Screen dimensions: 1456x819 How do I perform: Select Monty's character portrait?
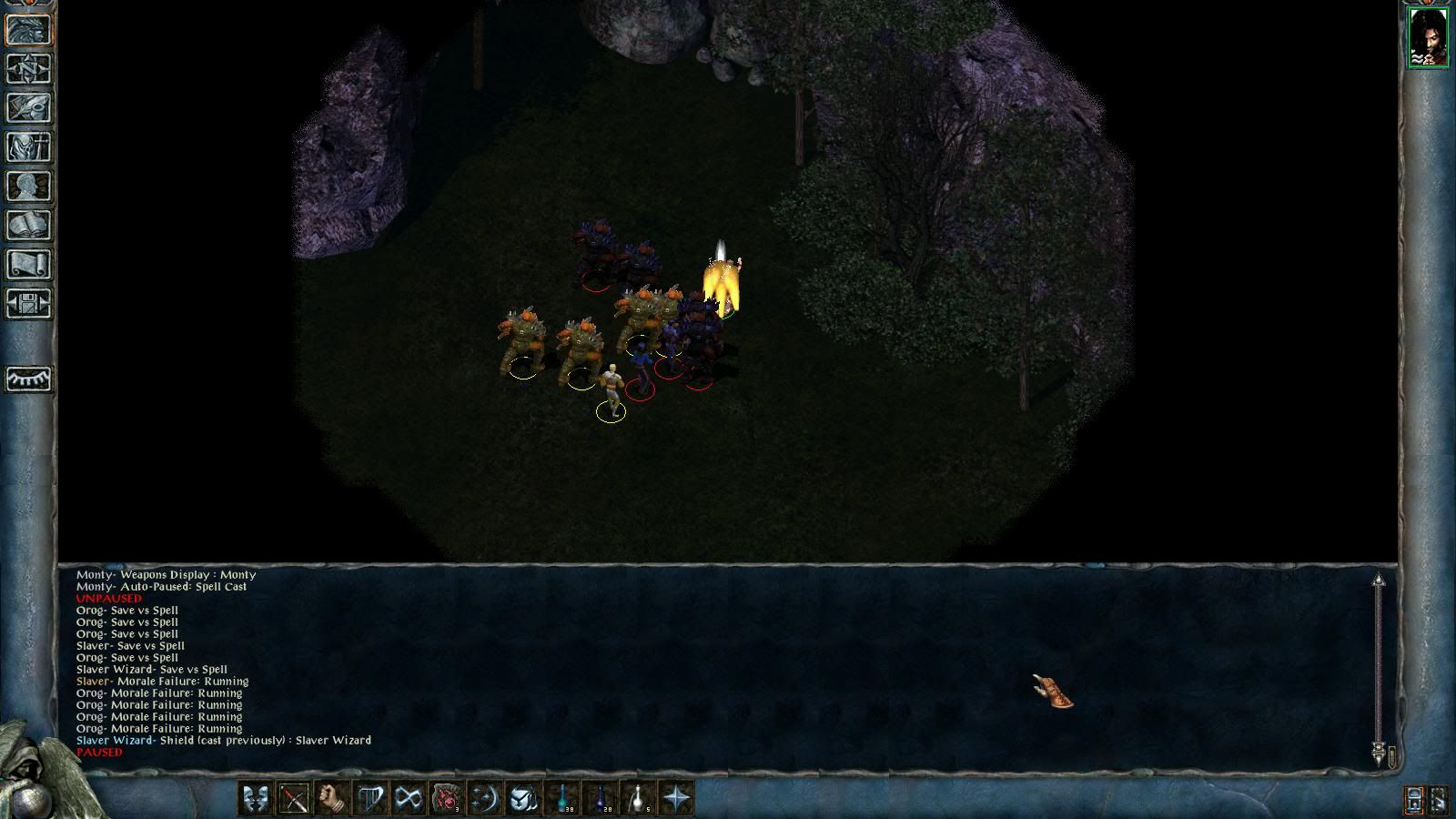pos(1428,36)
